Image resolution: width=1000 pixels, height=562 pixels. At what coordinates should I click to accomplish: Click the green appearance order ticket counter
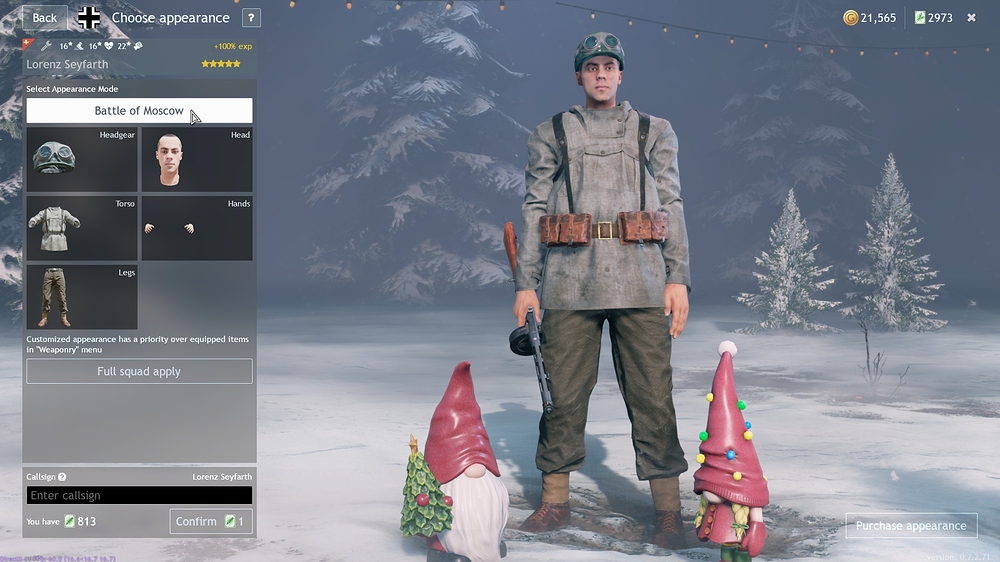(x=933, y=18)
